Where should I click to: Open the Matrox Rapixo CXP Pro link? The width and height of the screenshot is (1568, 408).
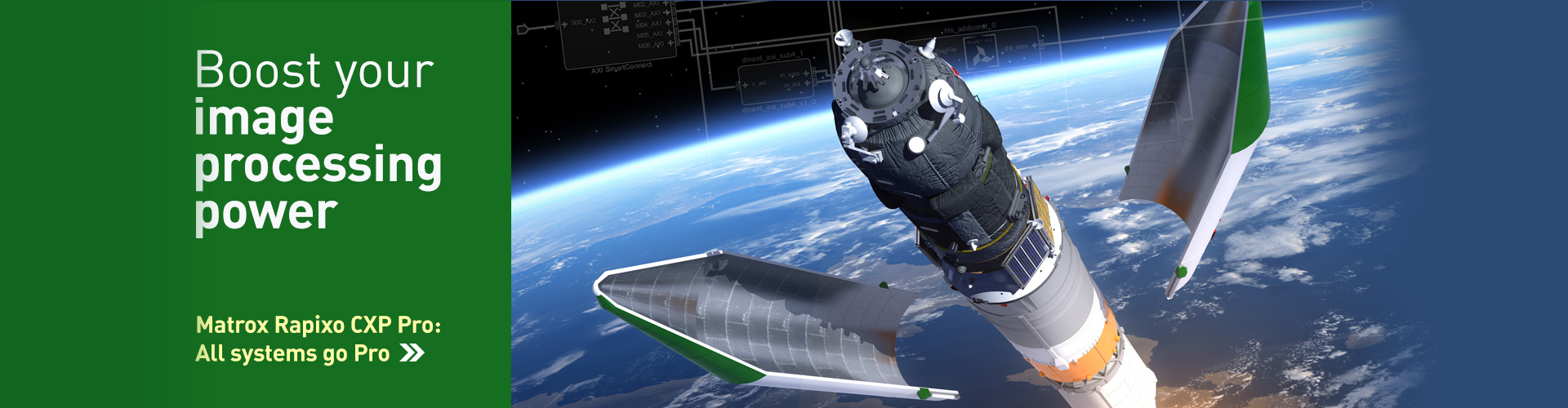tap(318, 326)
